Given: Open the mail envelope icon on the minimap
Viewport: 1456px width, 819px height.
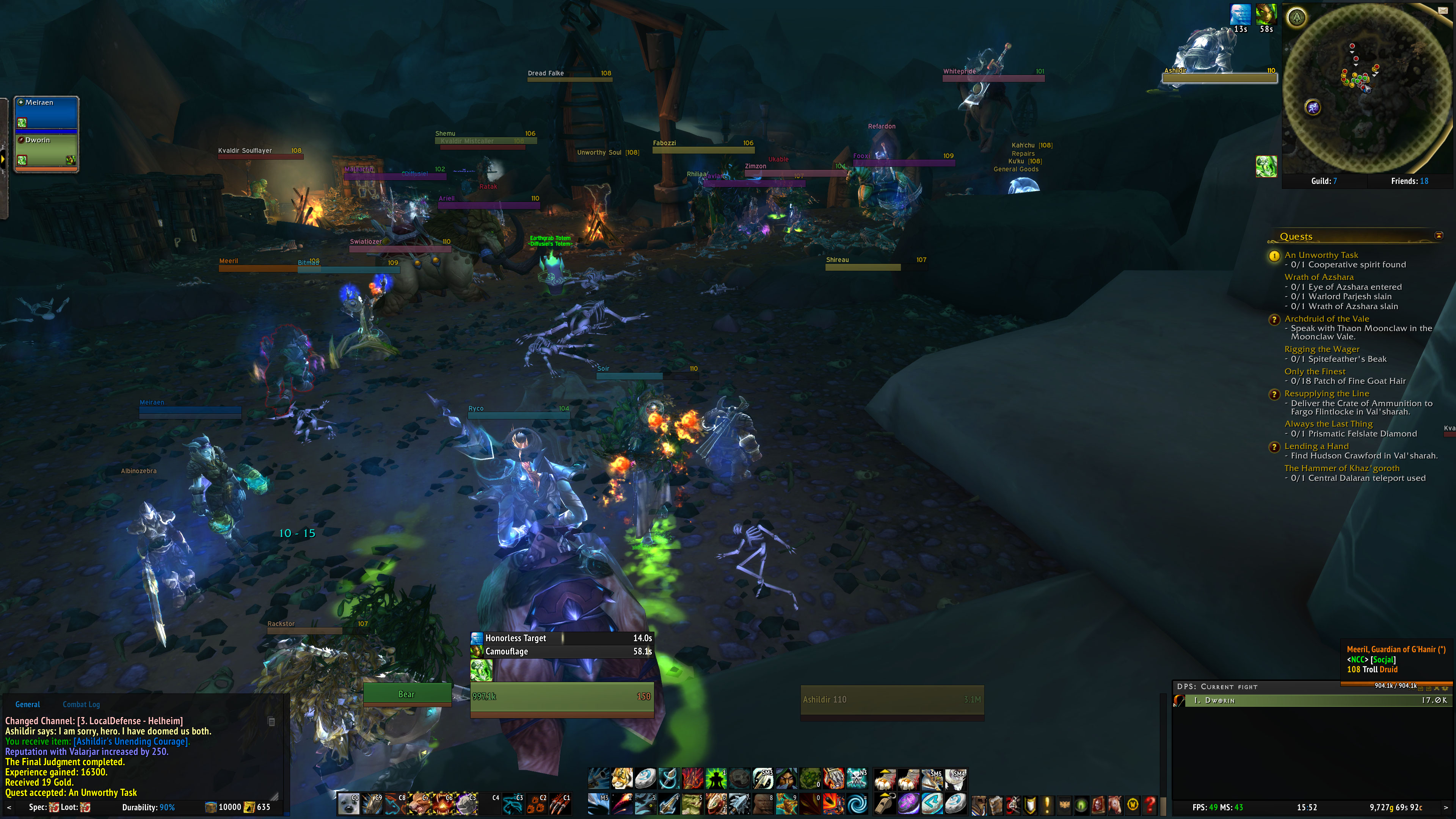Looking at the screenshot, I should [1442, 10].
